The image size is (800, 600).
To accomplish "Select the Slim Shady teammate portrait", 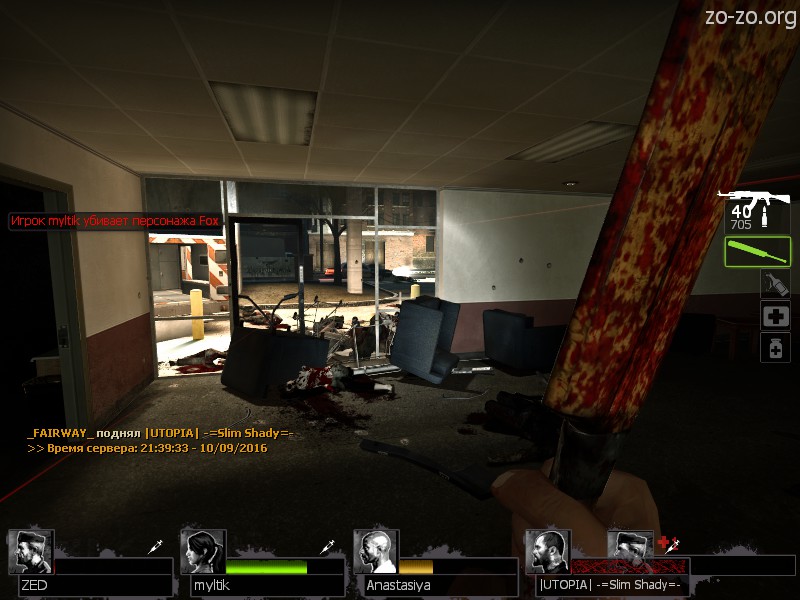I will [x=548, y=552].
